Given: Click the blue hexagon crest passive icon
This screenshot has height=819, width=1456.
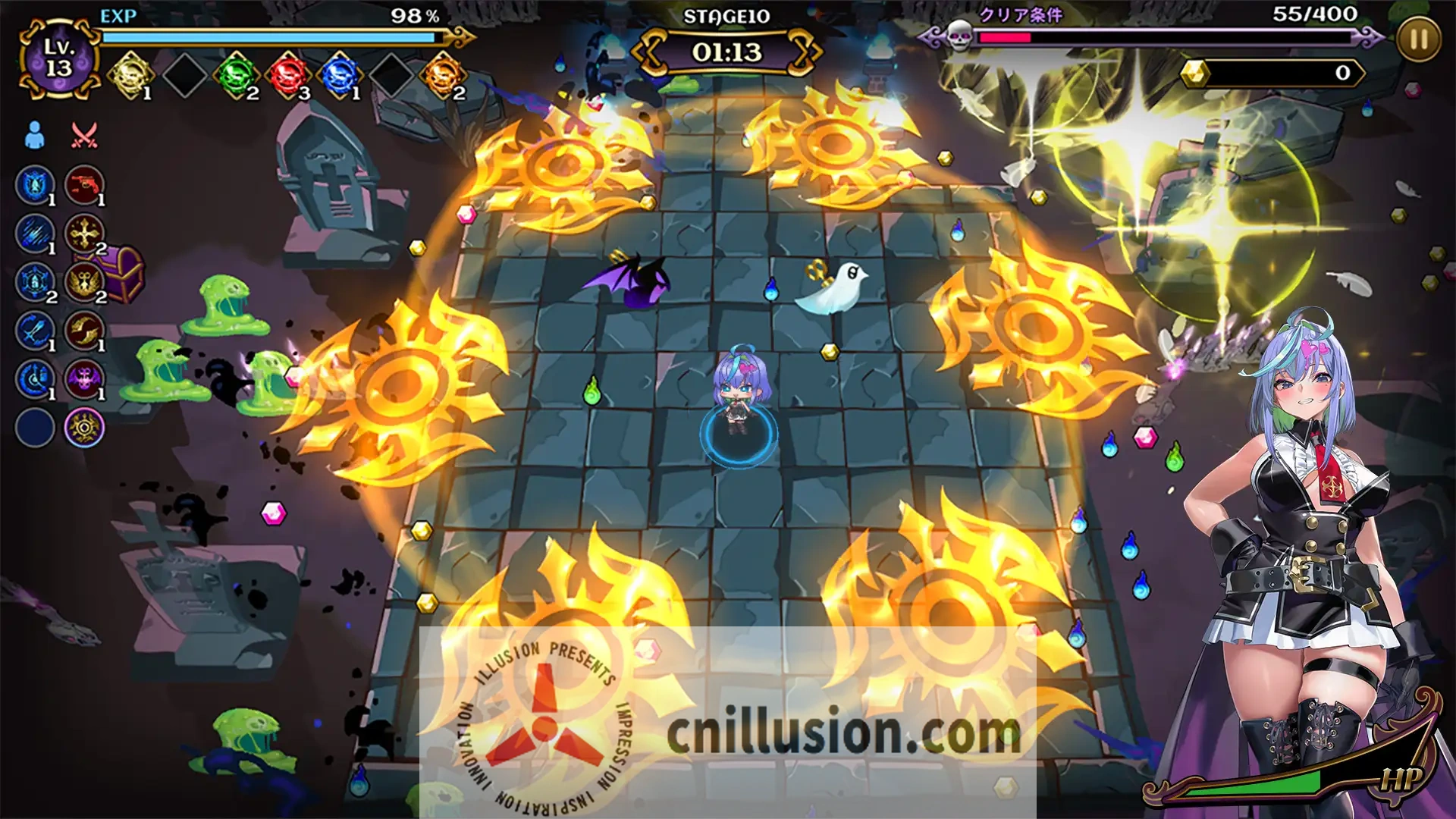Looking at the screenshot, I should click(x=35, y=282).
